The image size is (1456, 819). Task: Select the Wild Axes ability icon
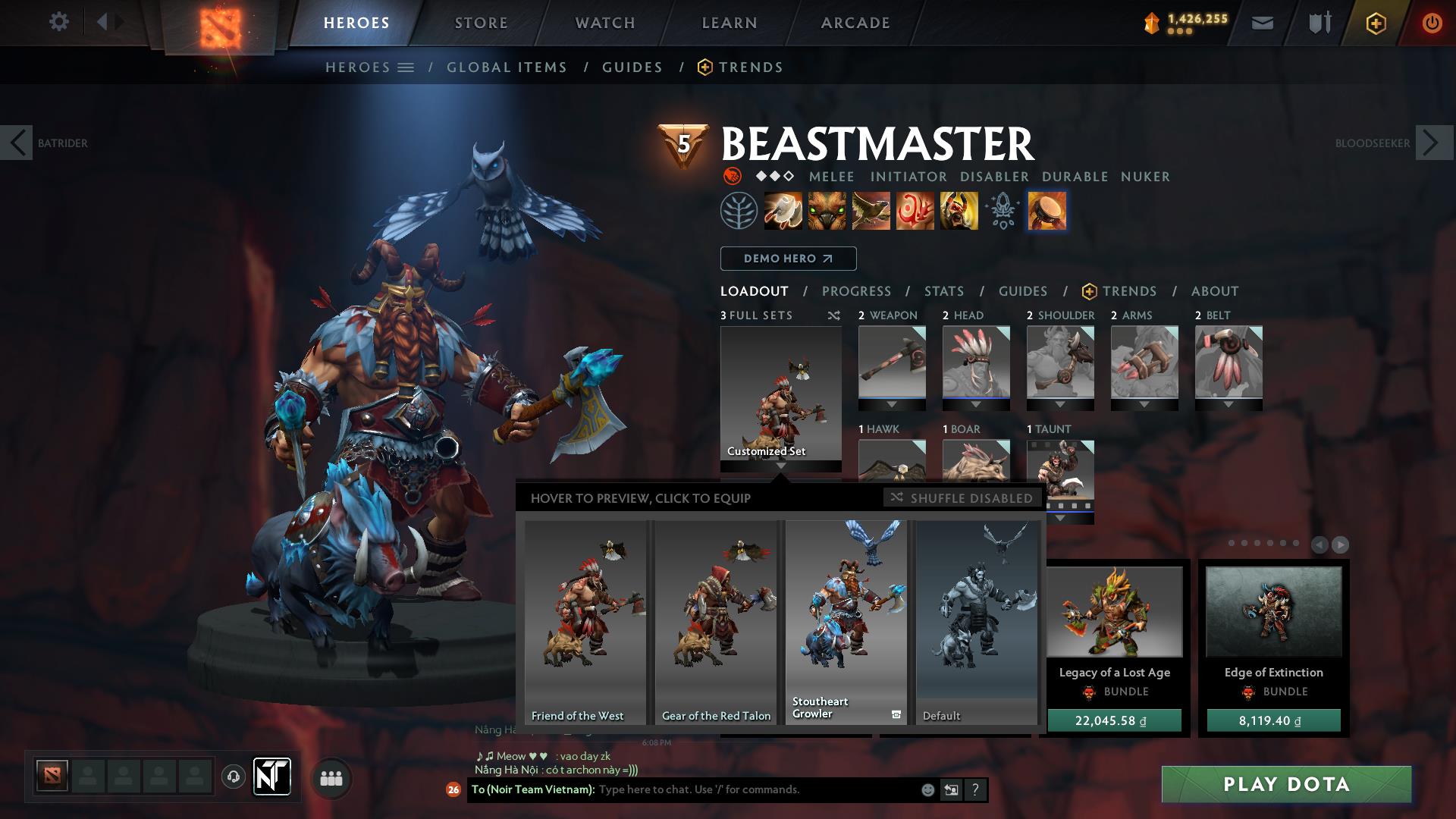783,212
